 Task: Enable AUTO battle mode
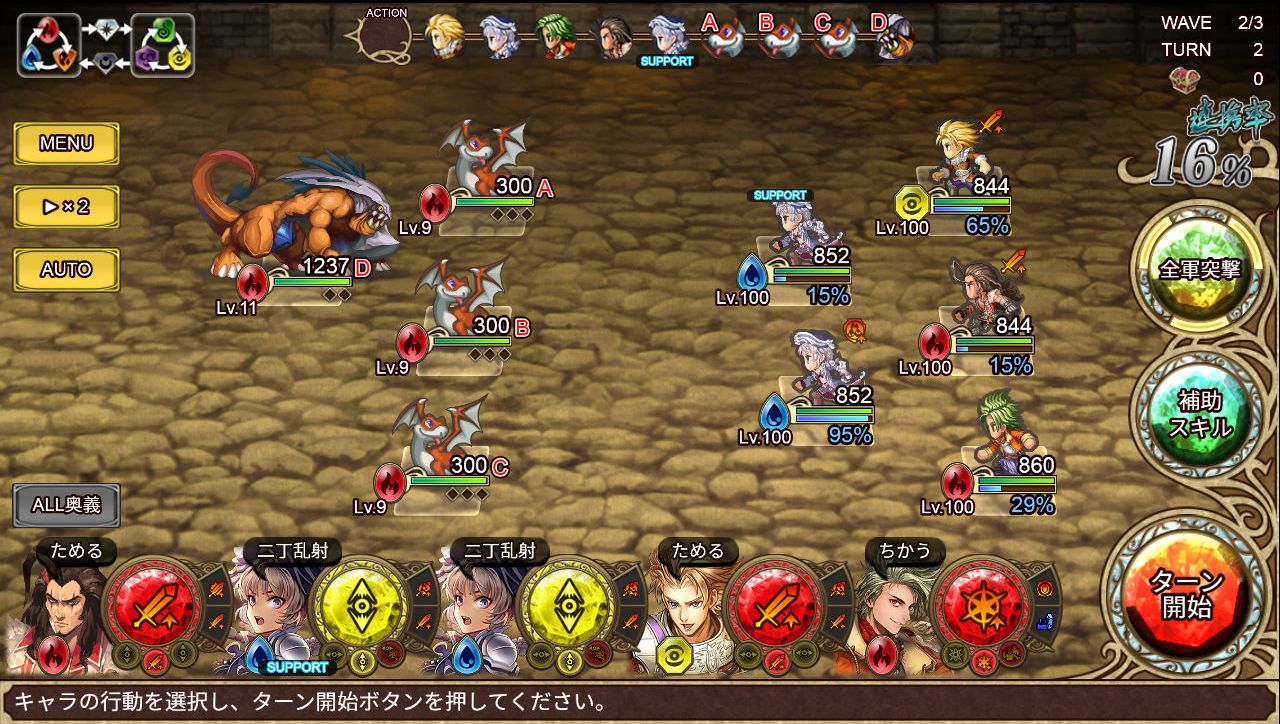[66, 270]
